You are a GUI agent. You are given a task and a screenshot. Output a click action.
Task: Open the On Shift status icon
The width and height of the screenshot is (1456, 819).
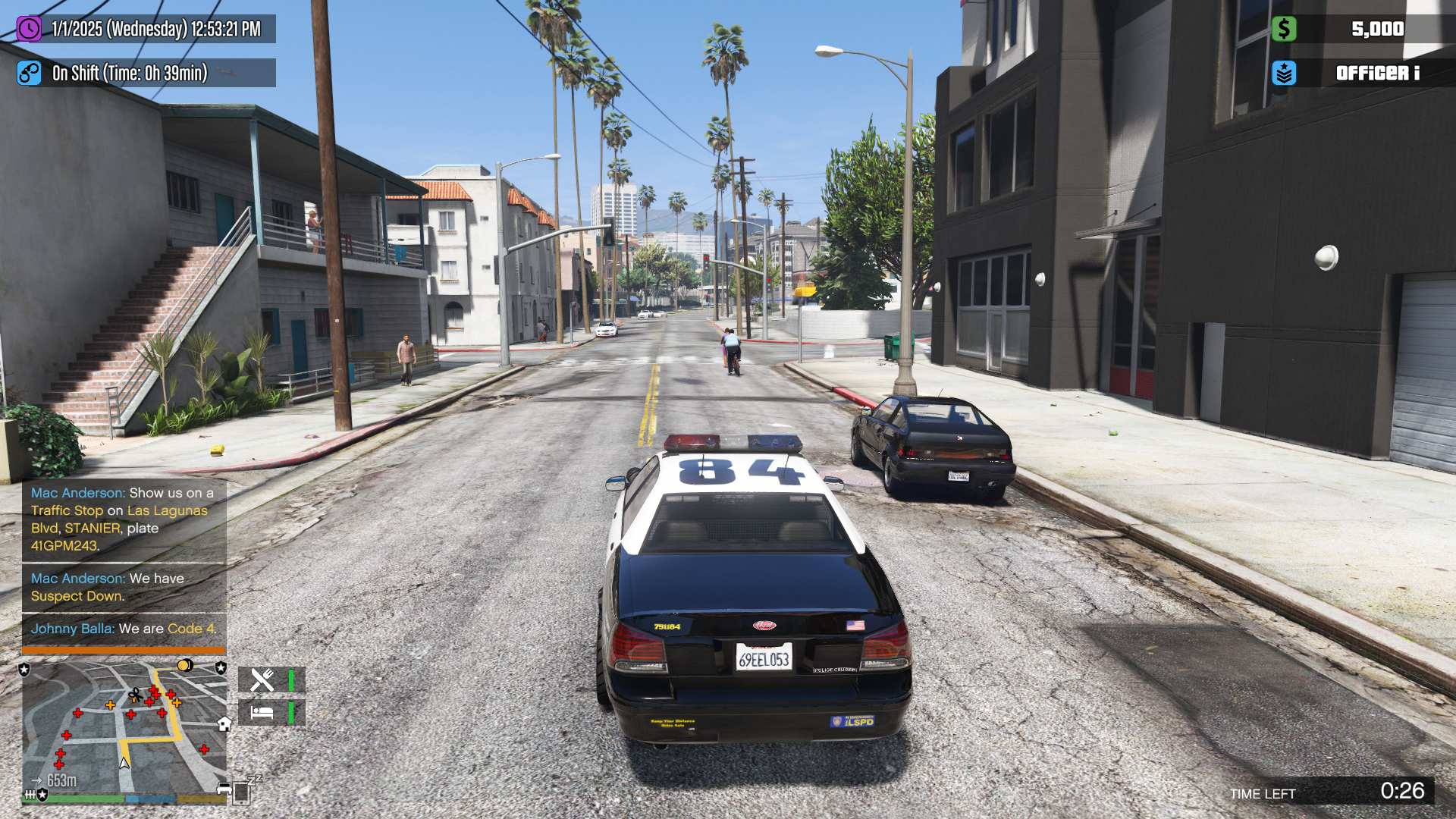pyautogui.click(x=29, y=73)
